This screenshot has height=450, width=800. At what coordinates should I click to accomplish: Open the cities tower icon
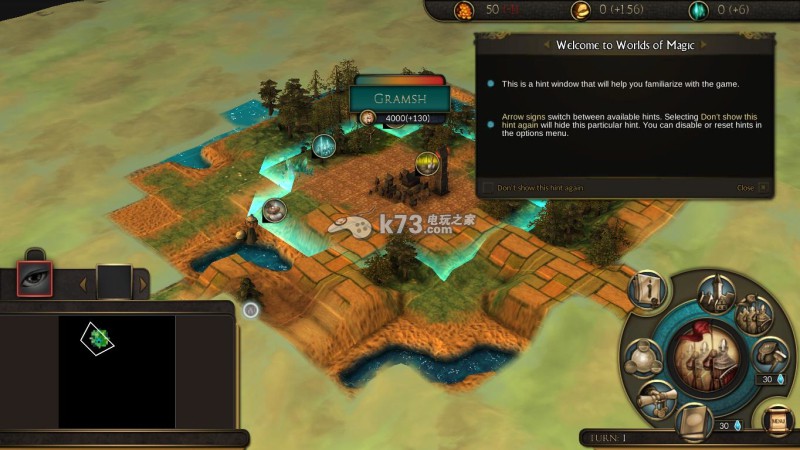click(x=717, y=293)
